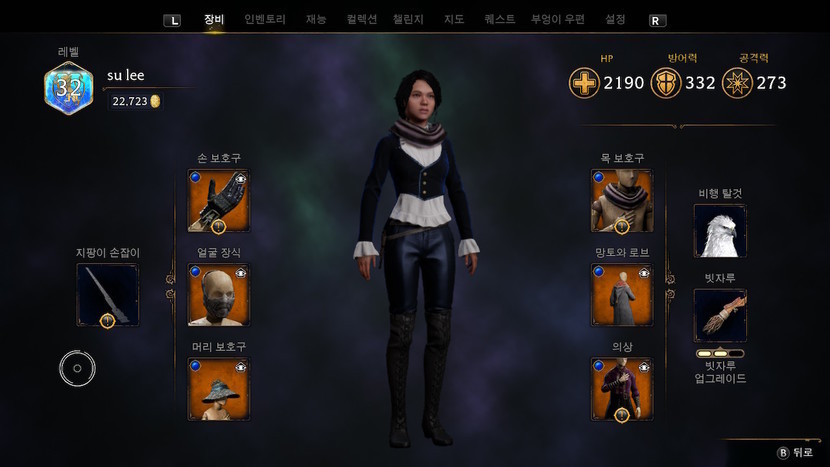Open the 재능 tab
The image size is (830, 467).
pyautogui.click(x=316, y=19)
